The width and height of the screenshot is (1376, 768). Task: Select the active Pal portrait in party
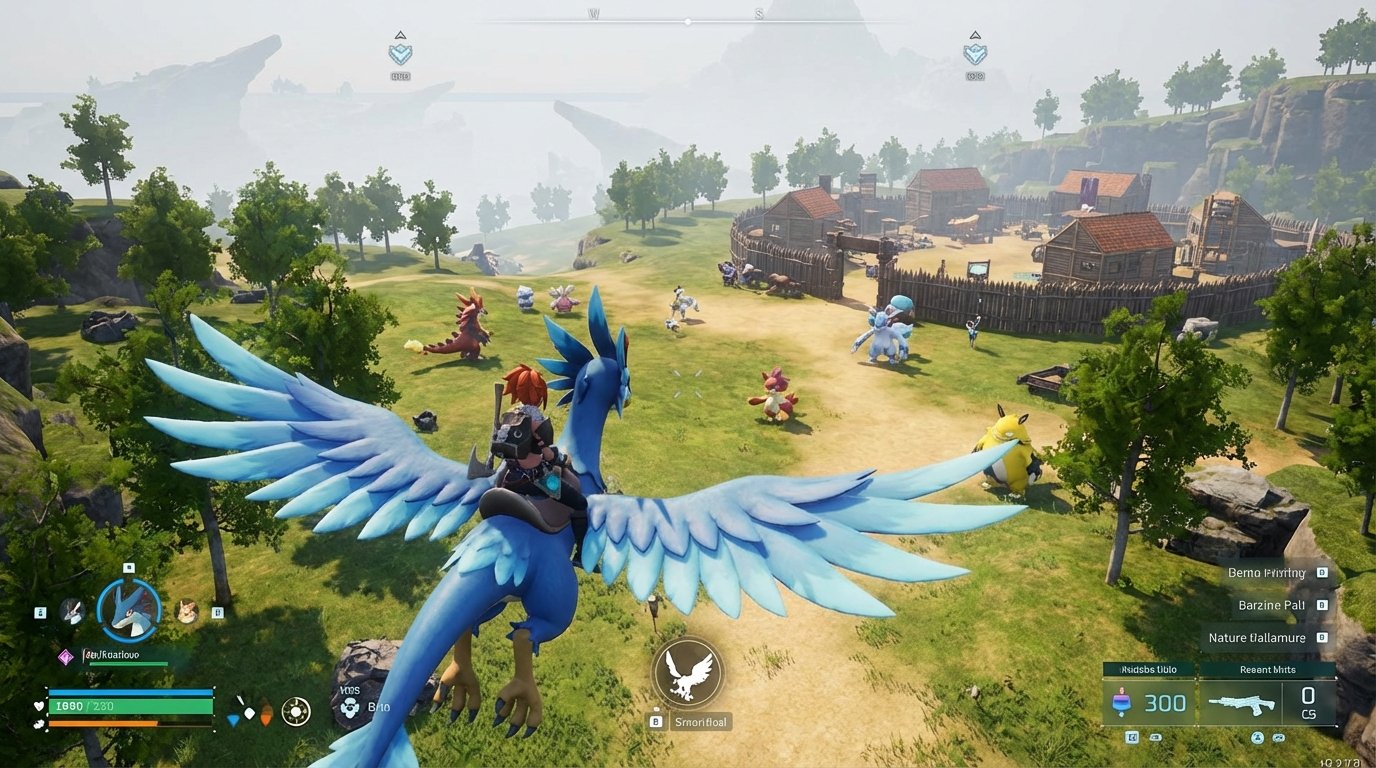point(127,608)
